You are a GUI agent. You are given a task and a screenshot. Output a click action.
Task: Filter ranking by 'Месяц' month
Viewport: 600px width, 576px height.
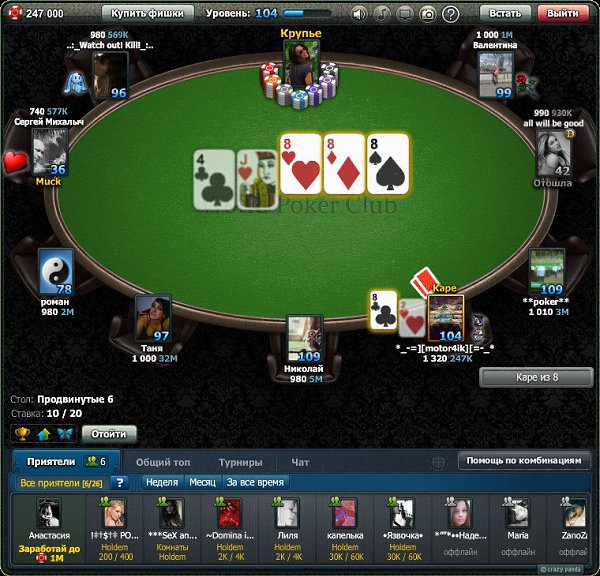pyautogui.click(x=203, y=483)
